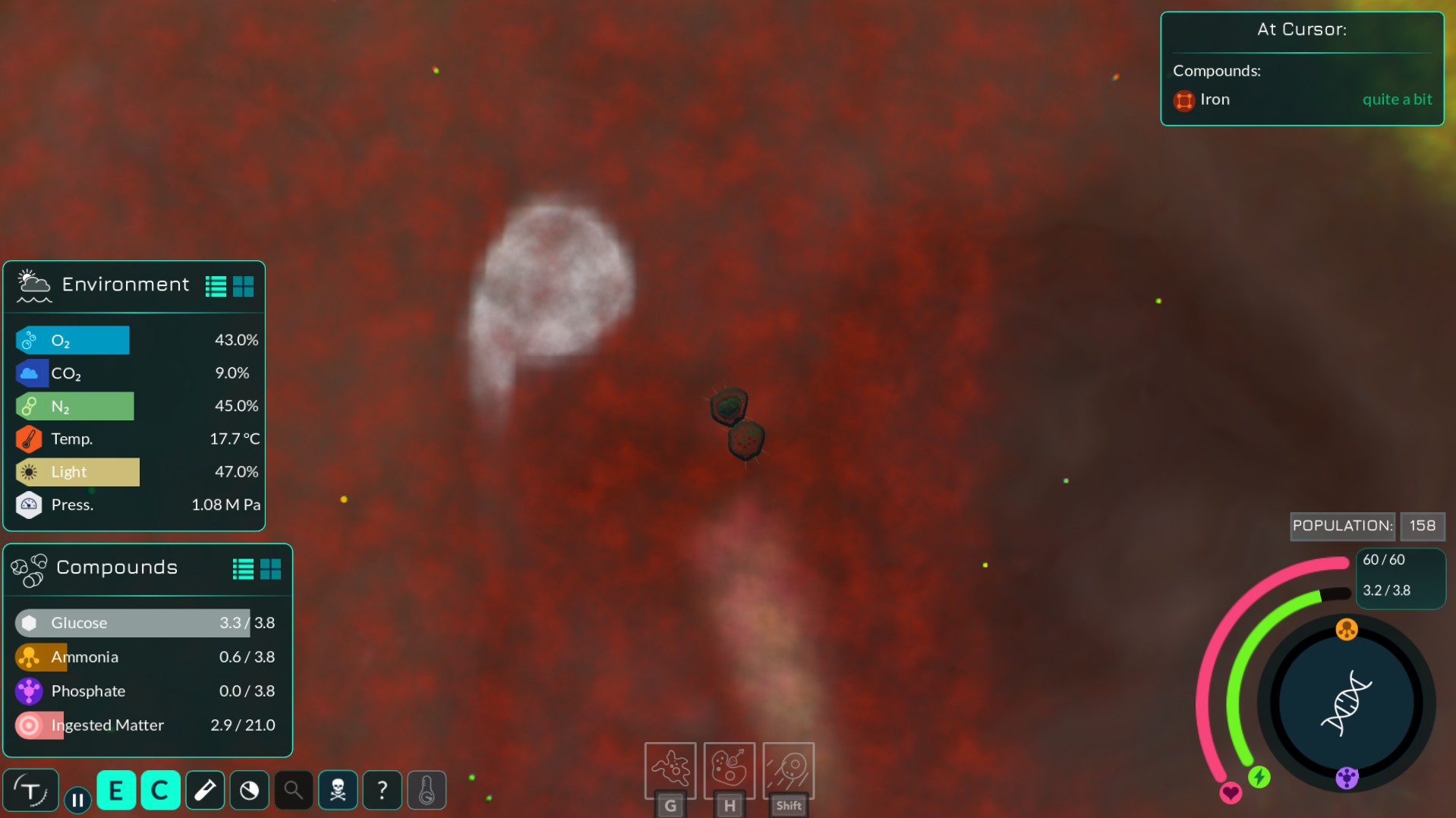Pause the game
The height and width of the screenshot is (818, 1456).
pyautogui.click(x=77, y=800)
